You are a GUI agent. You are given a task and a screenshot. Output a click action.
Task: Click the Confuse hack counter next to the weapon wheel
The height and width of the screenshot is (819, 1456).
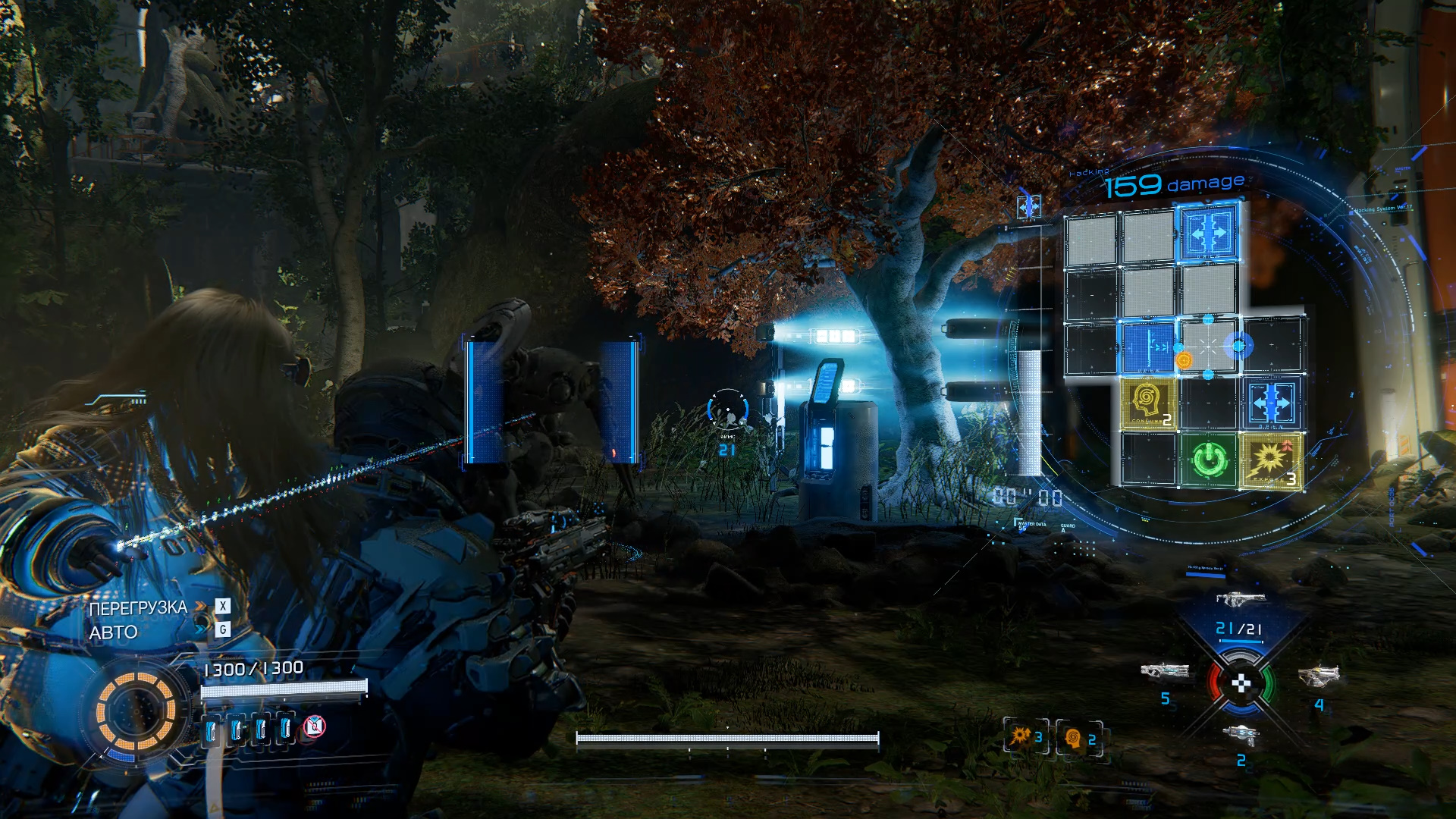click(x=1080, y=738)
